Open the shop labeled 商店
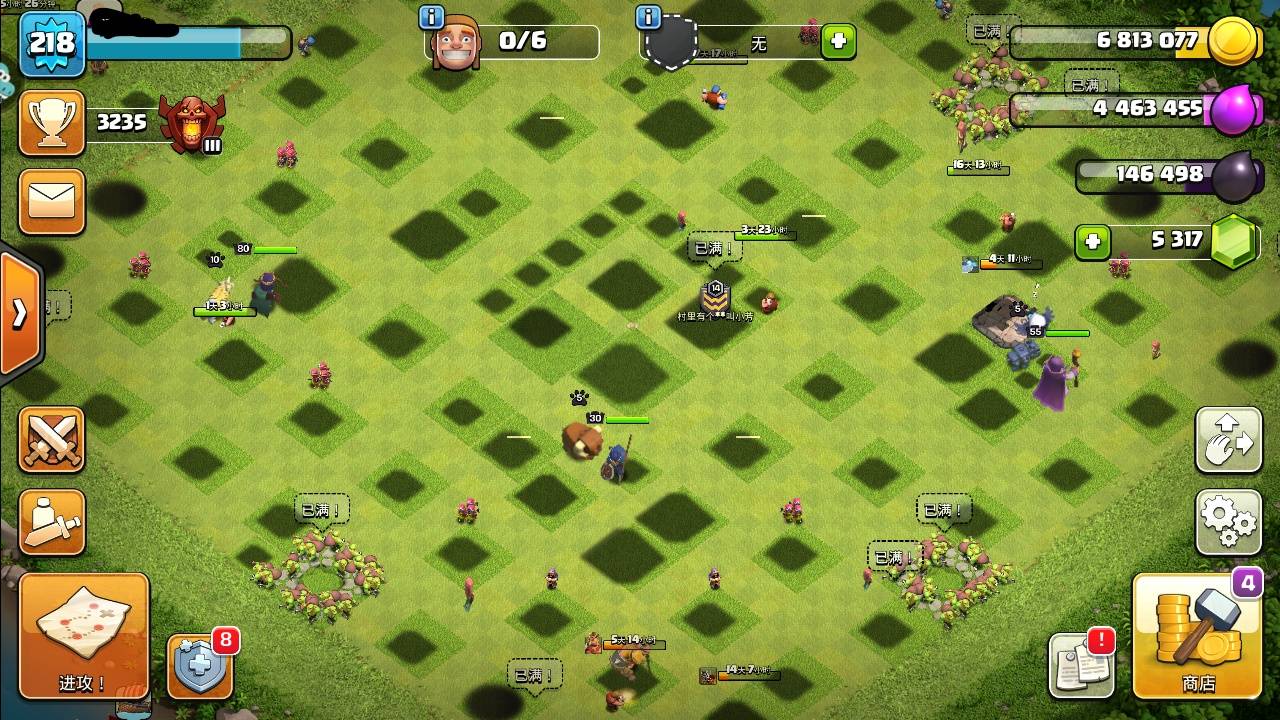Viewport: 1280px width, 720px height. tap(1197, 637)
